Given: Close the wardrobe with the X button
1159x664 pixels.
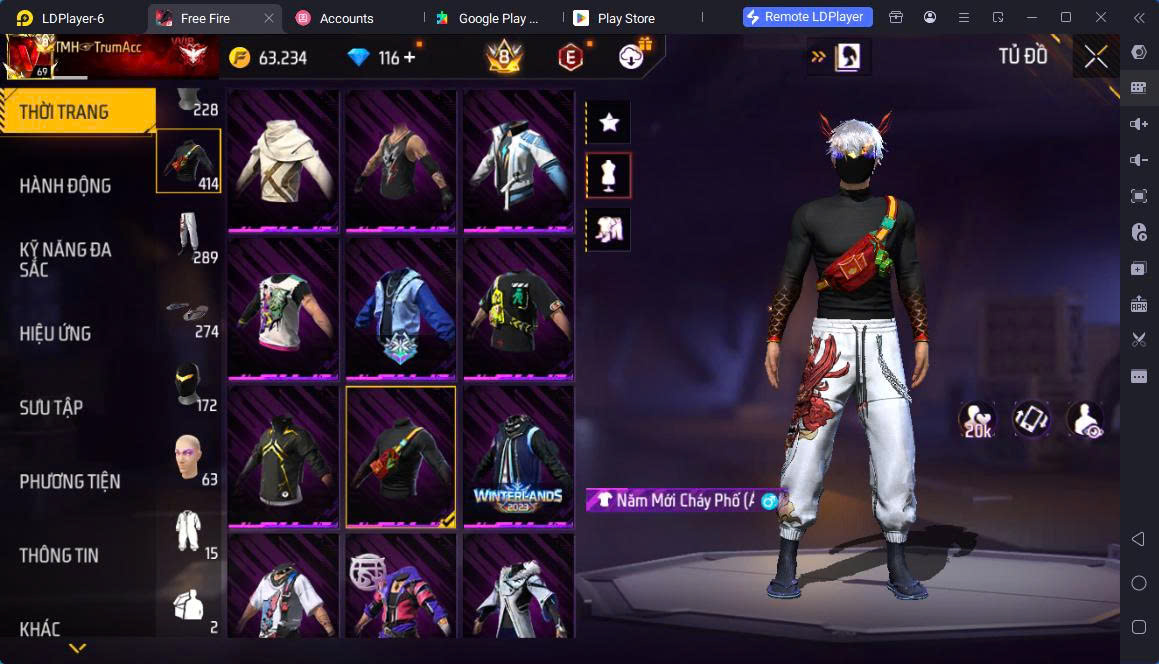Looking at the screenshot, I should [x=1096, y=57].
